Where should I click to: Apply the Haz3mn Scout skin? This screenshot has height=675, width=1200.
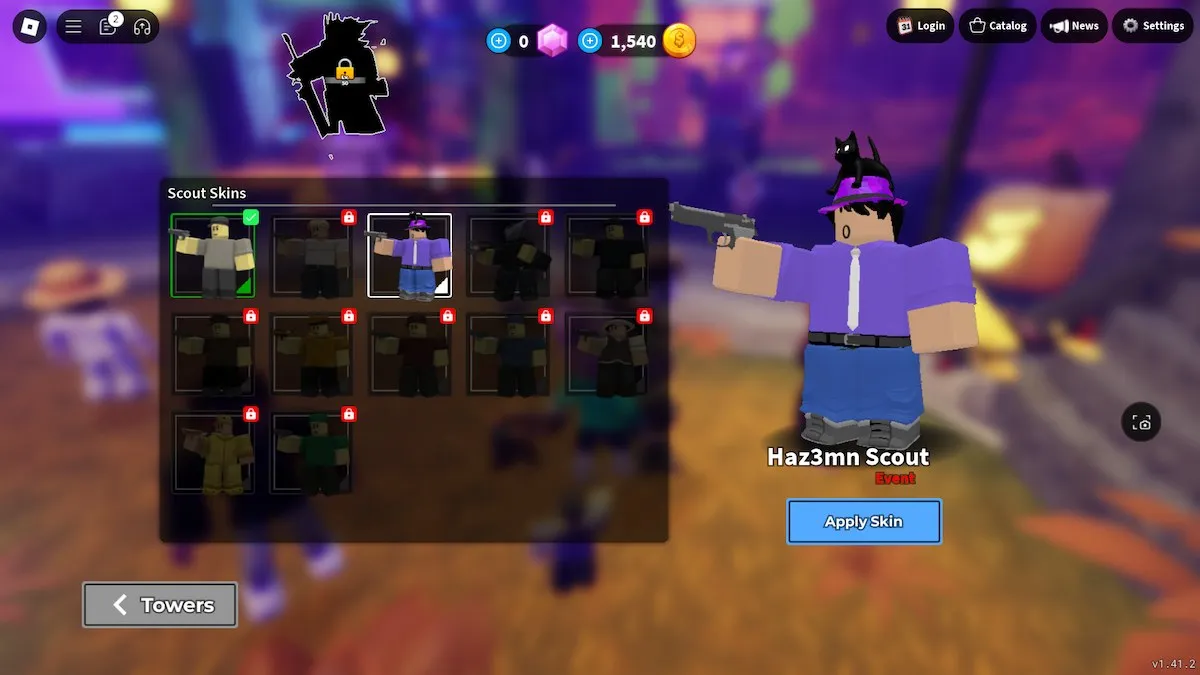[x=864, y=521]
